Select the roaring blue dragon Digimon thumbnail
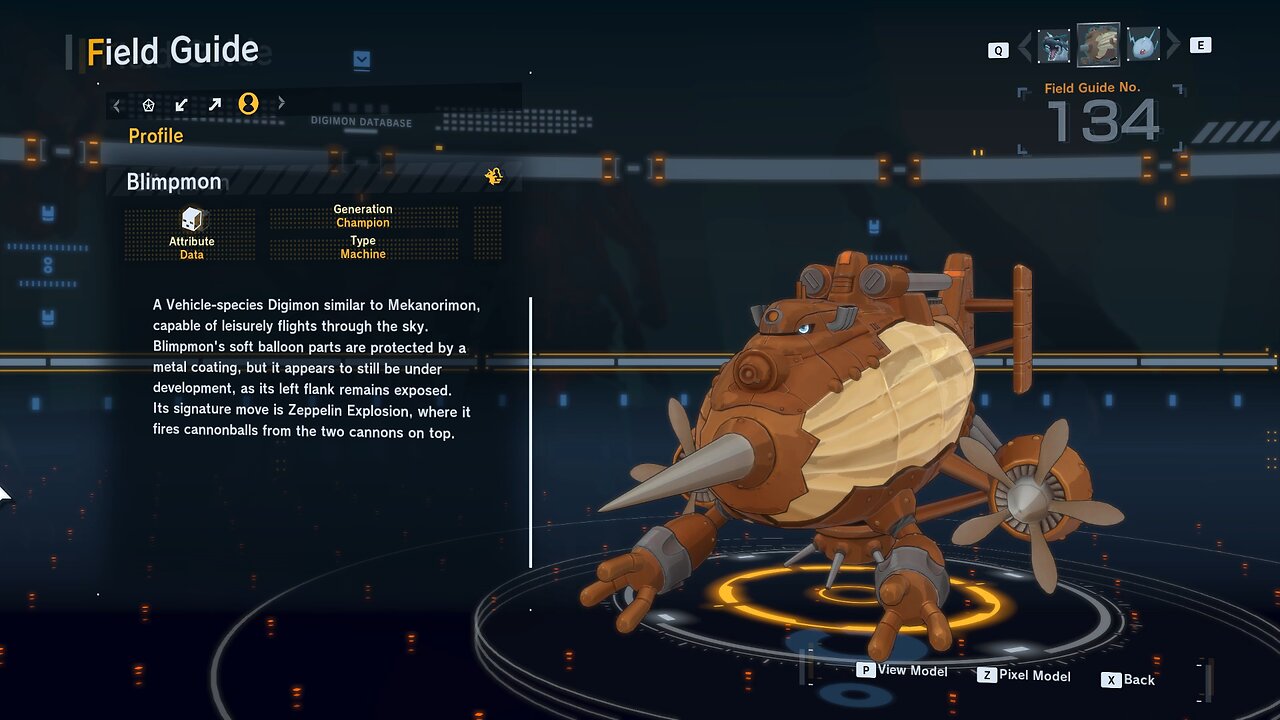1280x720 pixels. click(1054, 46)
